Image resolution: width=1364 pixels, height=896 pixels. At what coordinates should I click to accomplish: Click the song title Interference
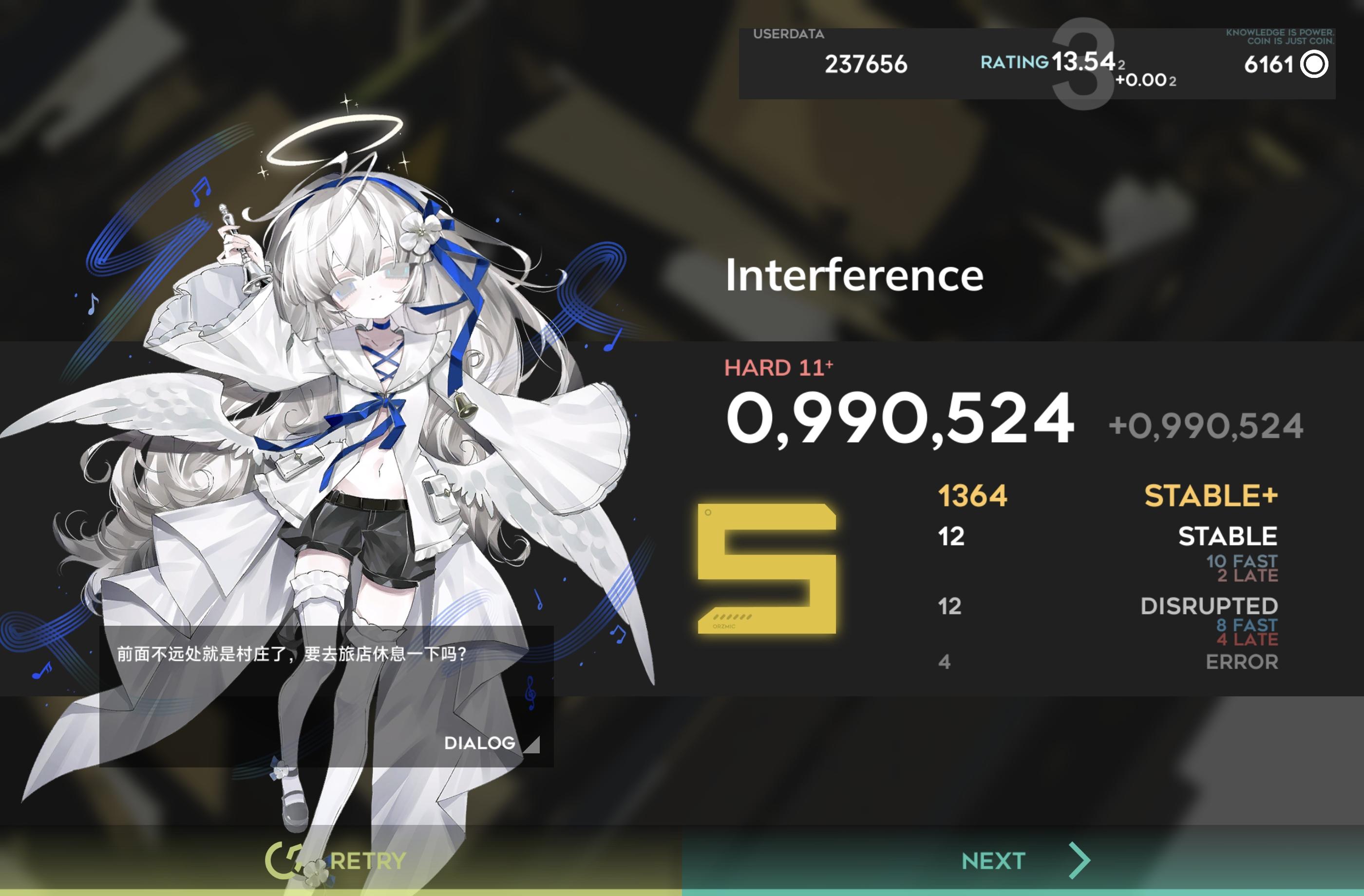click(x=854, y=275)
